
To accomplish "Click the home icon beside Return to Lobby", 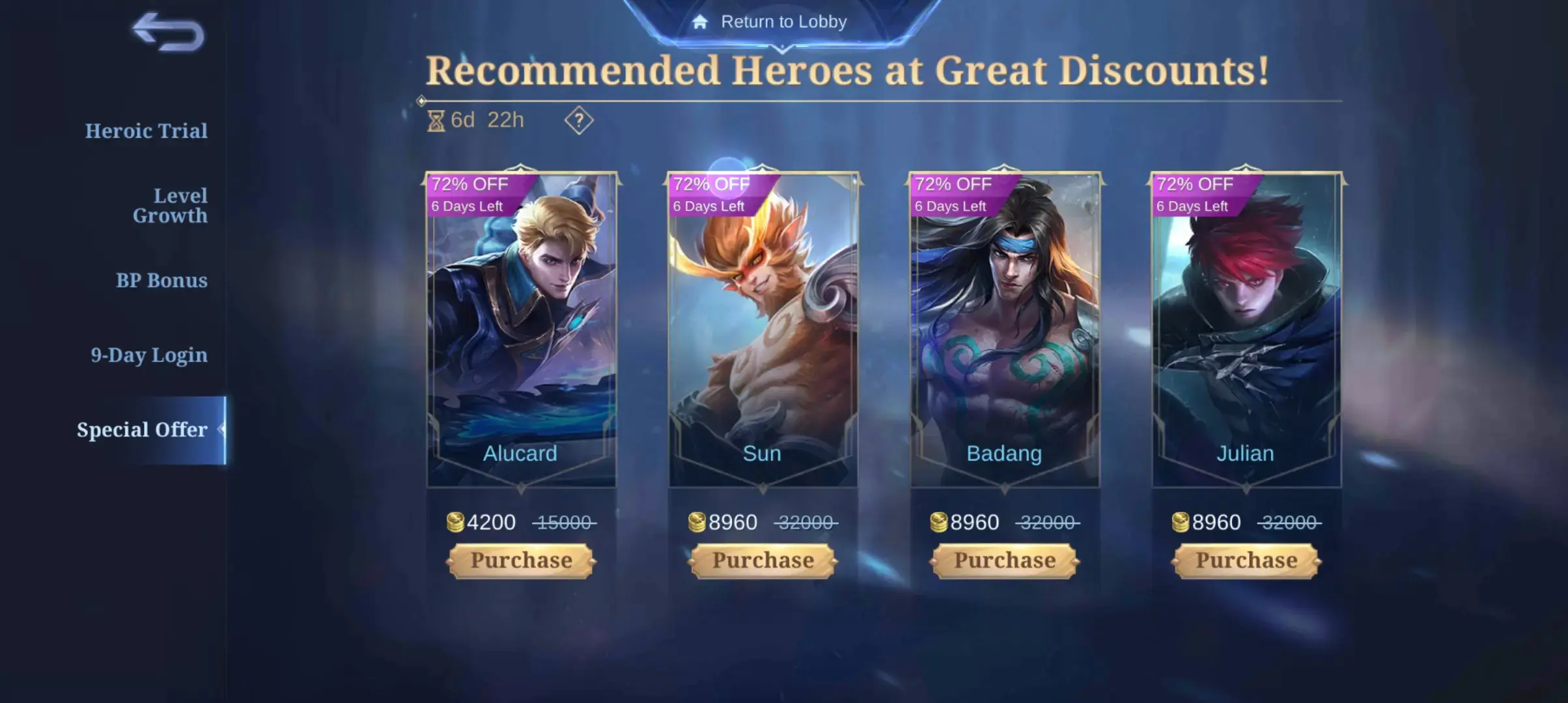I will click(x=700, y=21).
